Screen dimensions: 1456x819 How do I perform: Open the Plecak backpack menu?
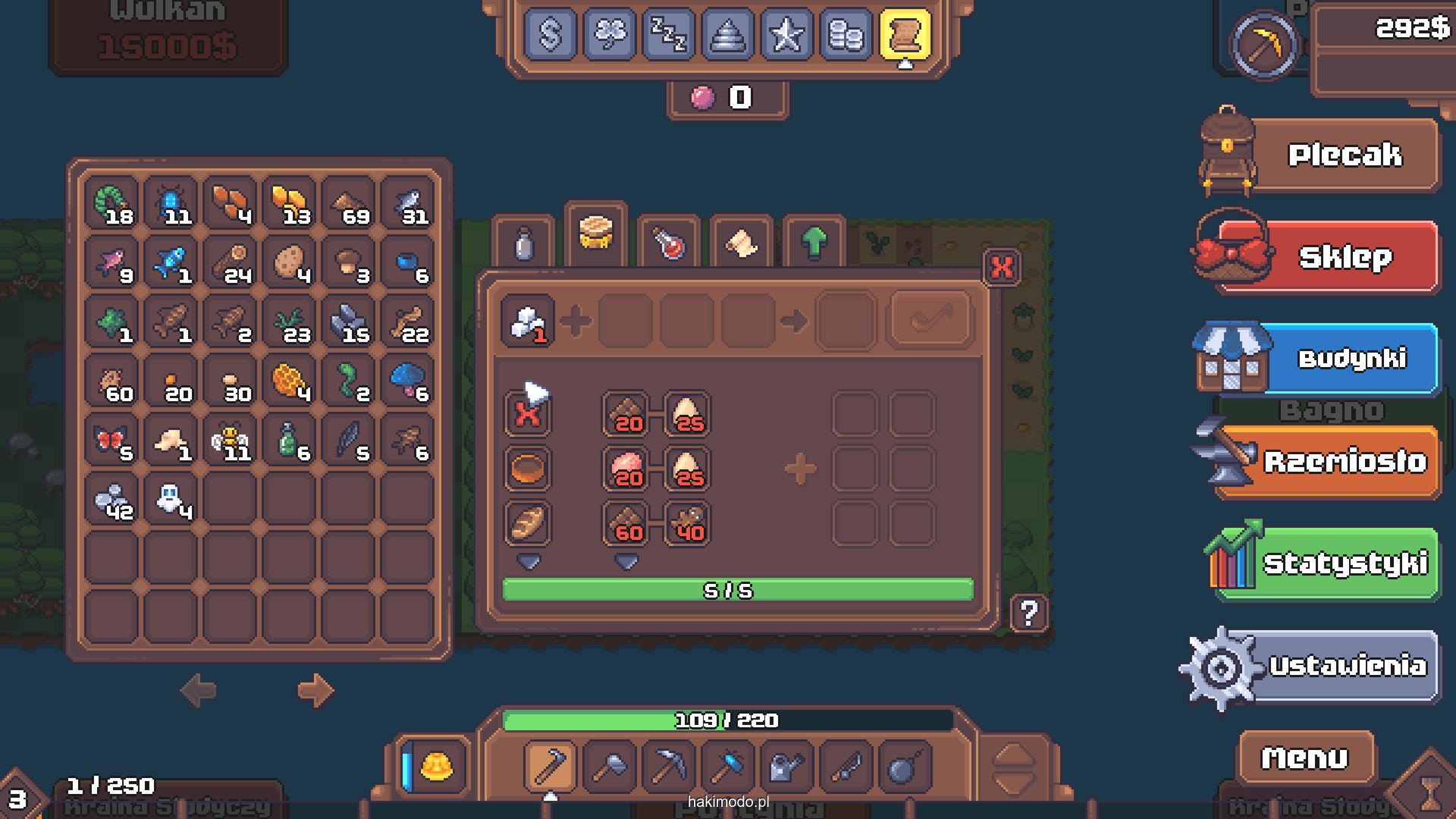tap(1343, 155)
